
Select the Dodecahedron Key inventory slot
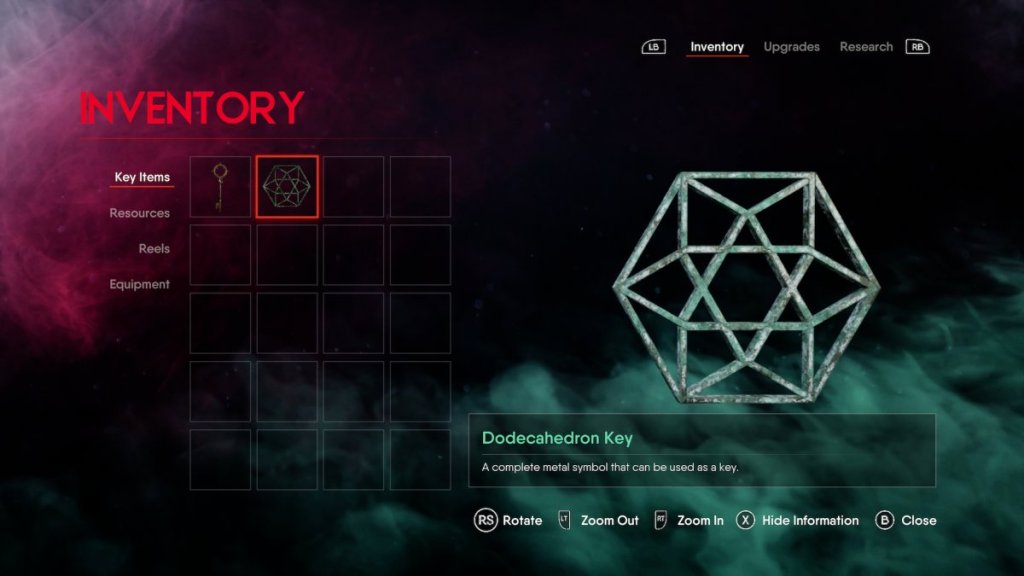click(287, 187)
